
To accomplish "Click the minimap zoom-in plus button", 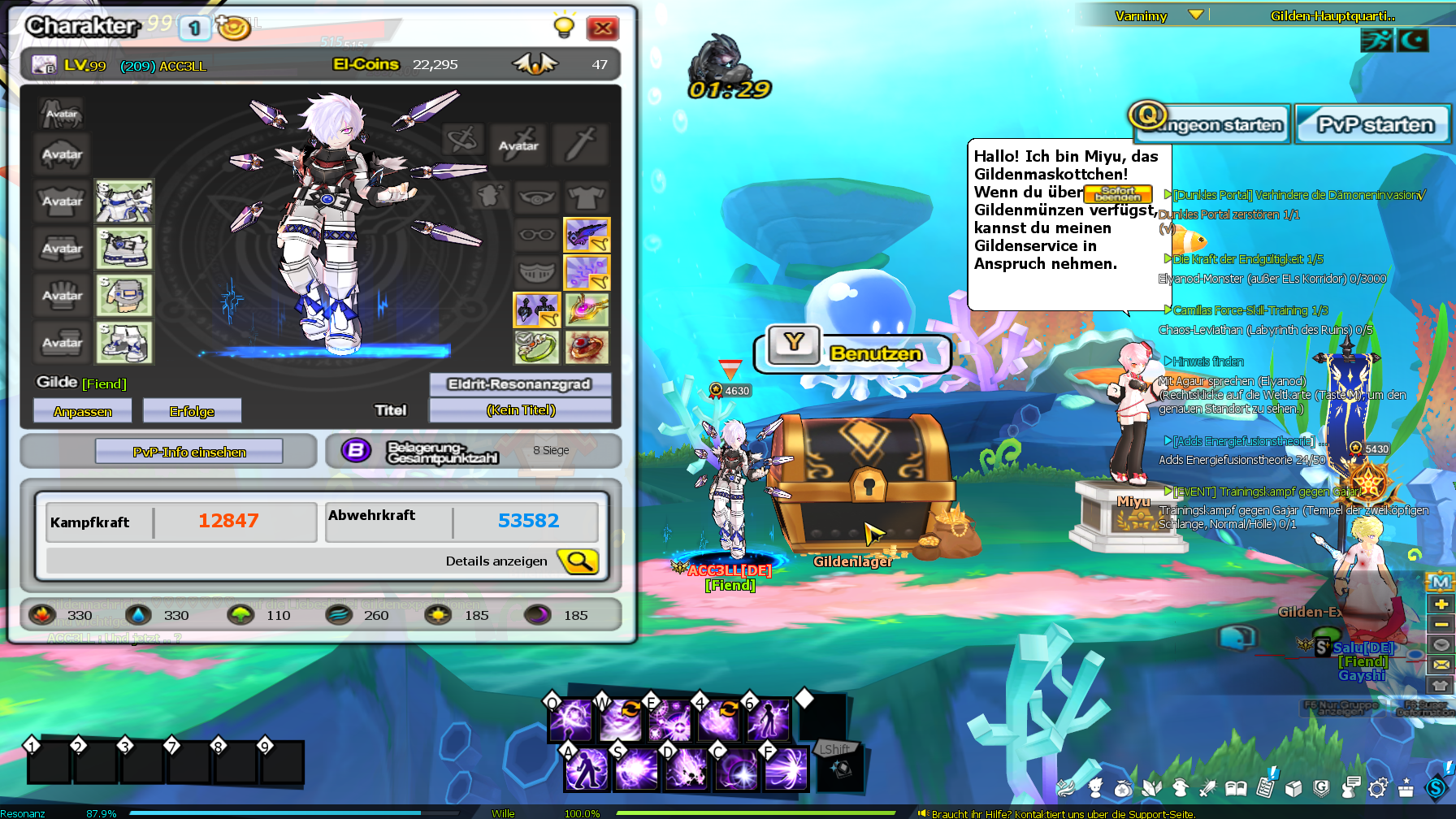I will coord(1441,604).
